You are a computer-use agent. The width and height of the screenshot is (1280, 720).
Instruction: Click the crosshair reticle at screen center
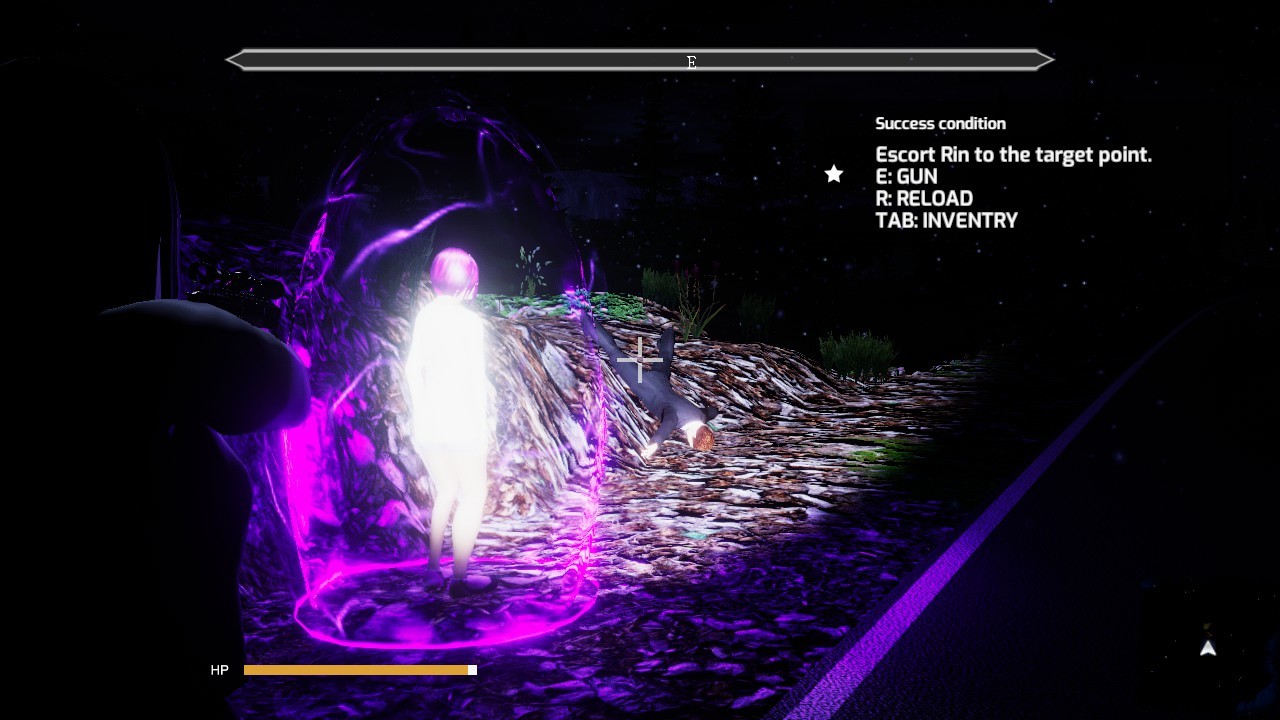(639, 361)
